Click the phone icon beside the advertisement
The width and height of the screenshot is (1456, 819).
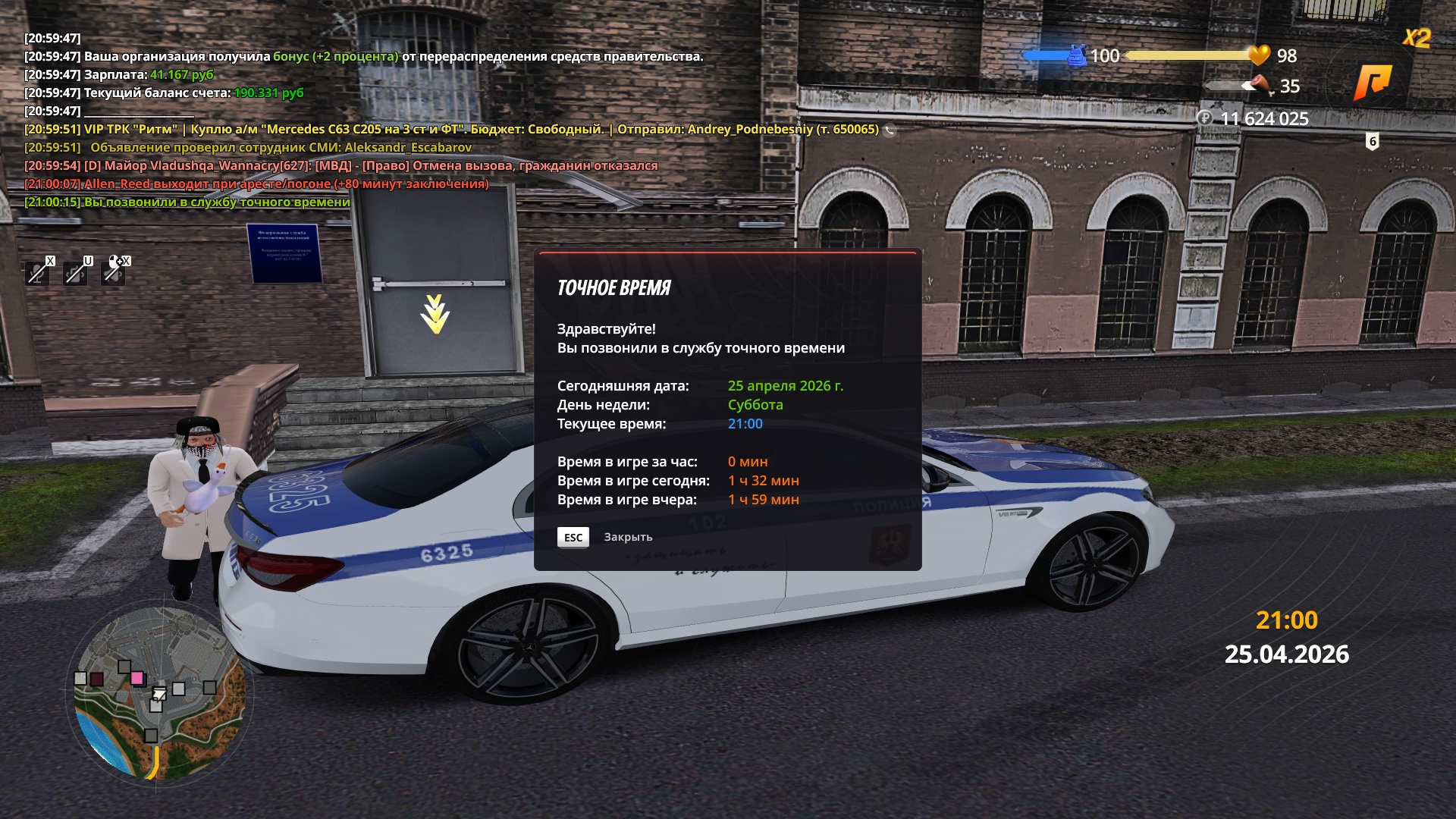(x=890, y=130)
